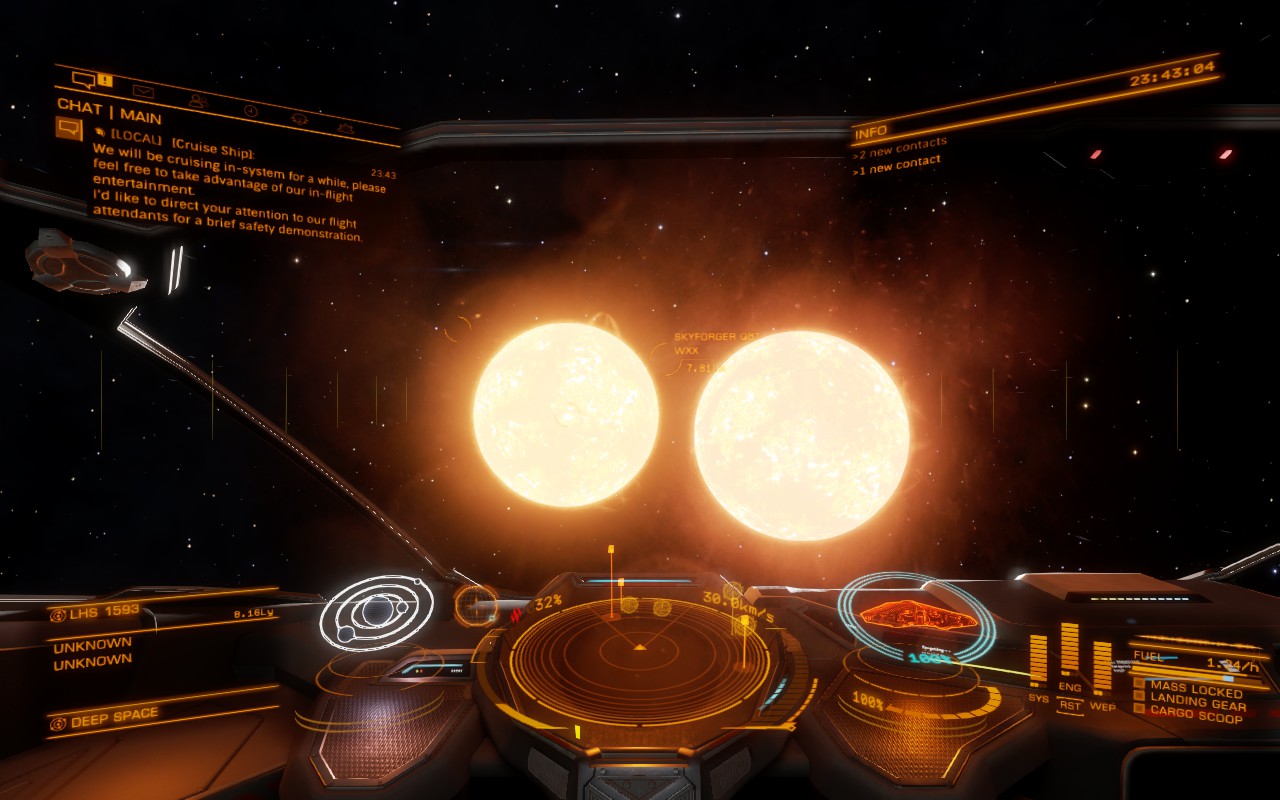The width and height of the screenshot is (1280, 800).
Task: Open the chat tab speech-bubble icon
Action: [x=83, y=79]
